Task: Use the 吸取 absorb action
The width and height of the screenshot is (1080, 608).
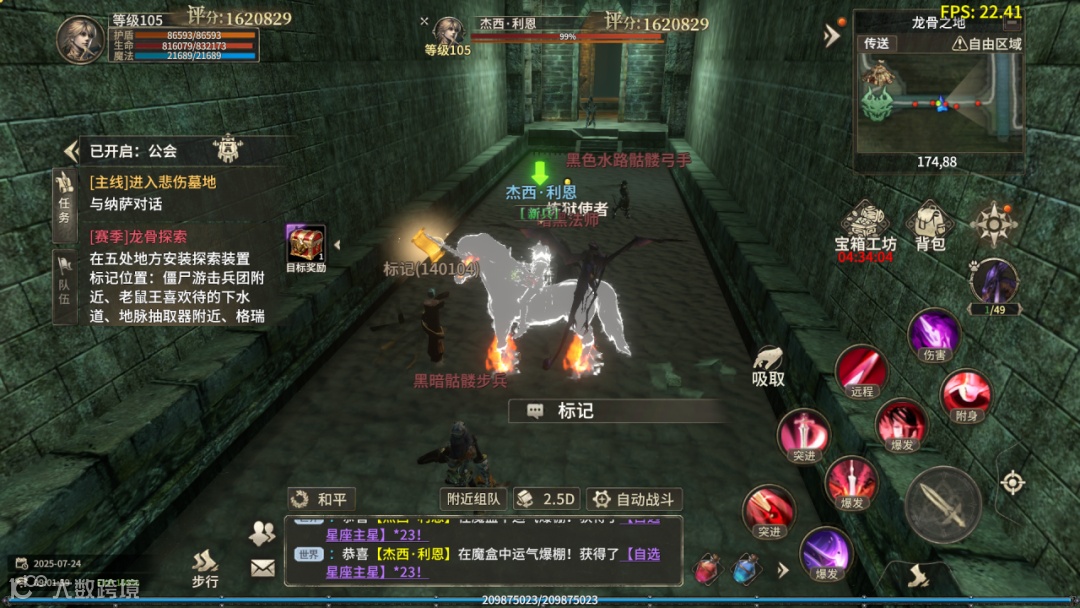Action: tap(768, 366)
